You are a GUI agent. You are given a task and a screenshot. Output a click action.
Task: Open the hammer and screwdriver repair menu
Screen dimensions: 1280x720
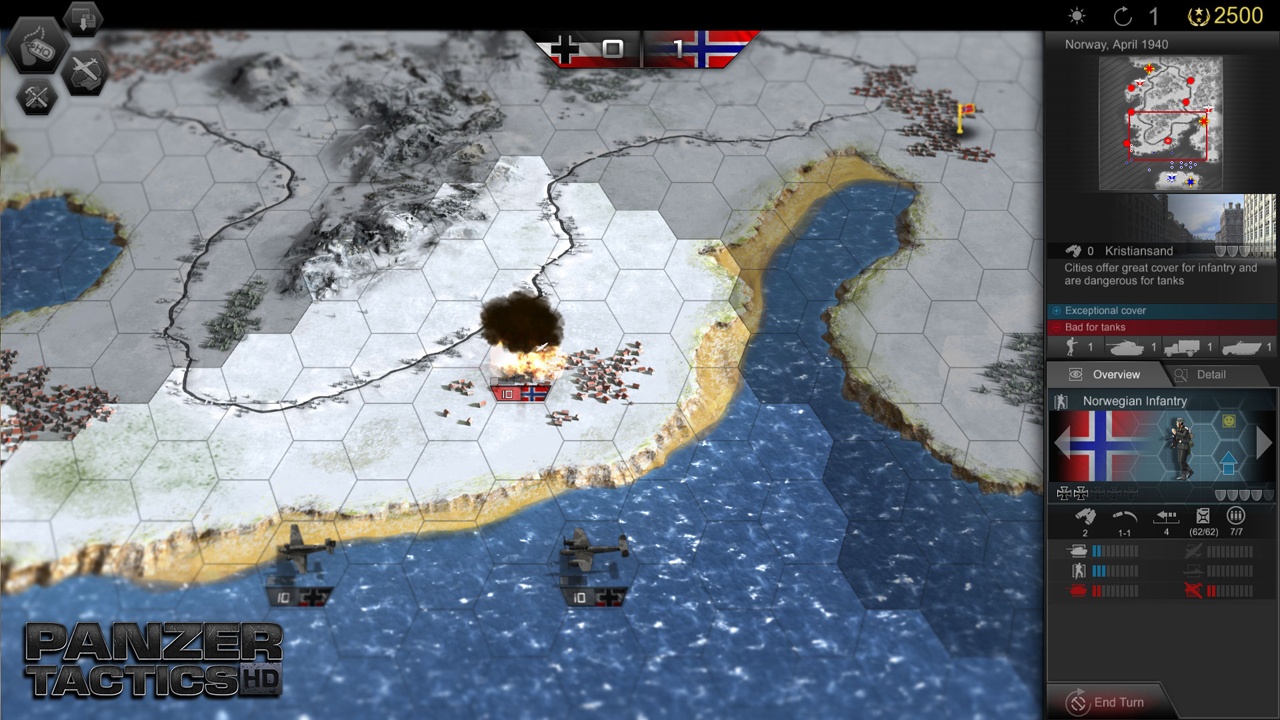37,97
